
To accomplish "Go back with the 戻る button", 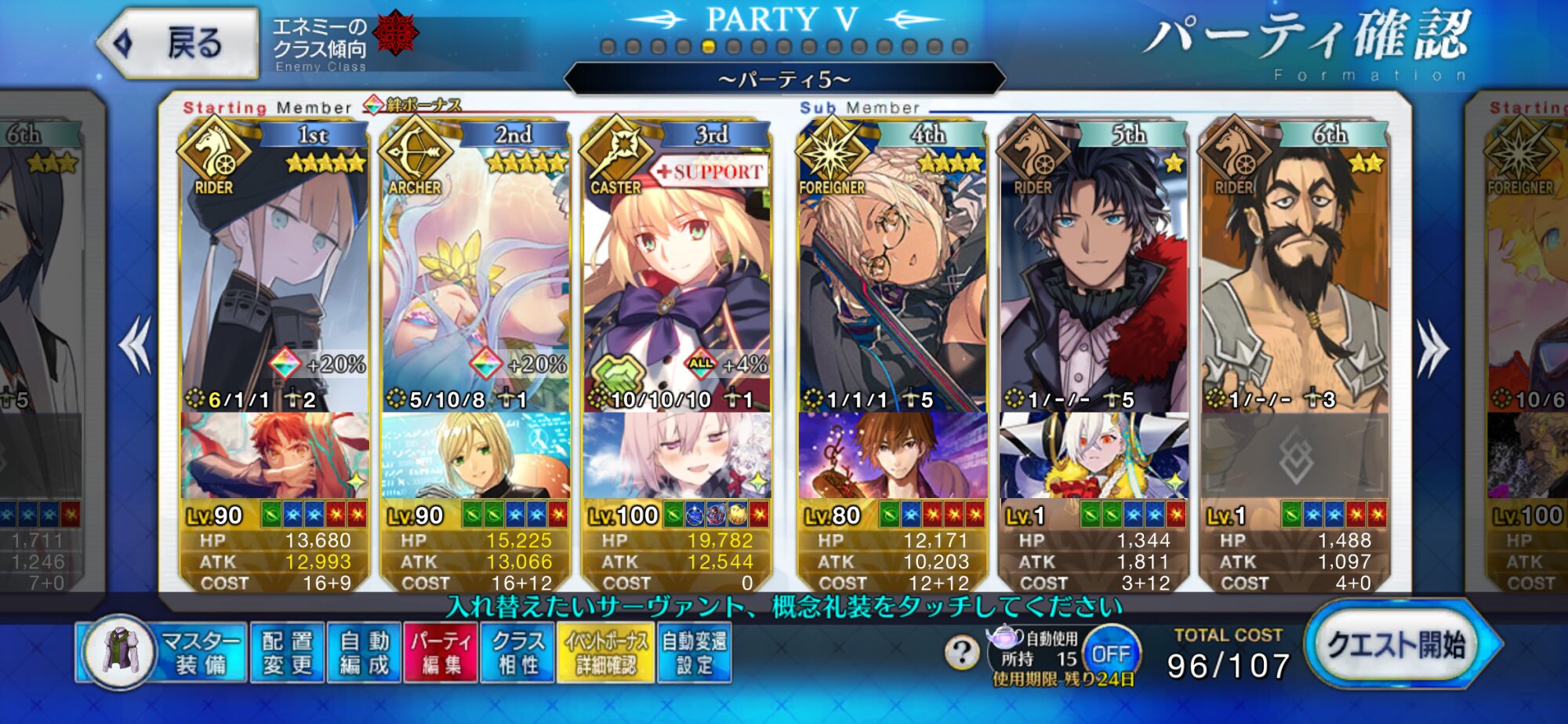I will click(x=179, y=43).
